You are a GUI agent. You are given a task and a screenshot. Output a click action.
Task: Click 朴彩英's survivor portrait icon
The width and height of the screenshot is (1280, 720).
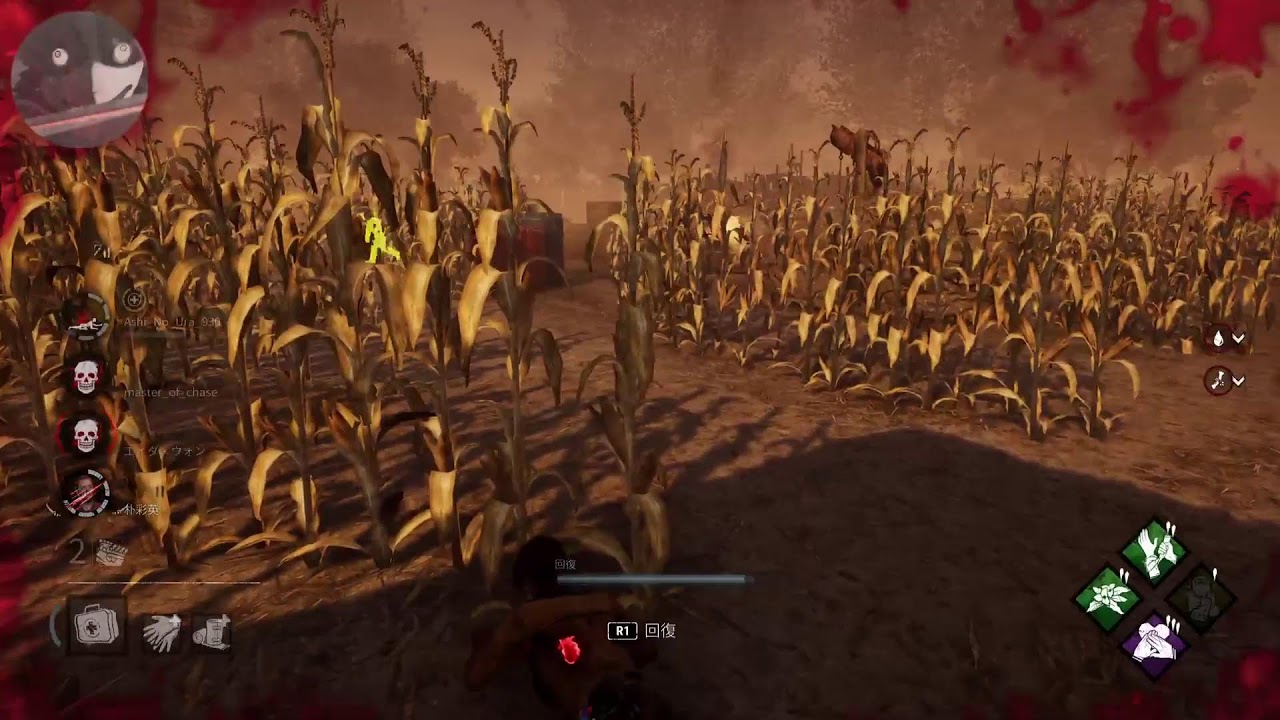click(x=87, y=492)
